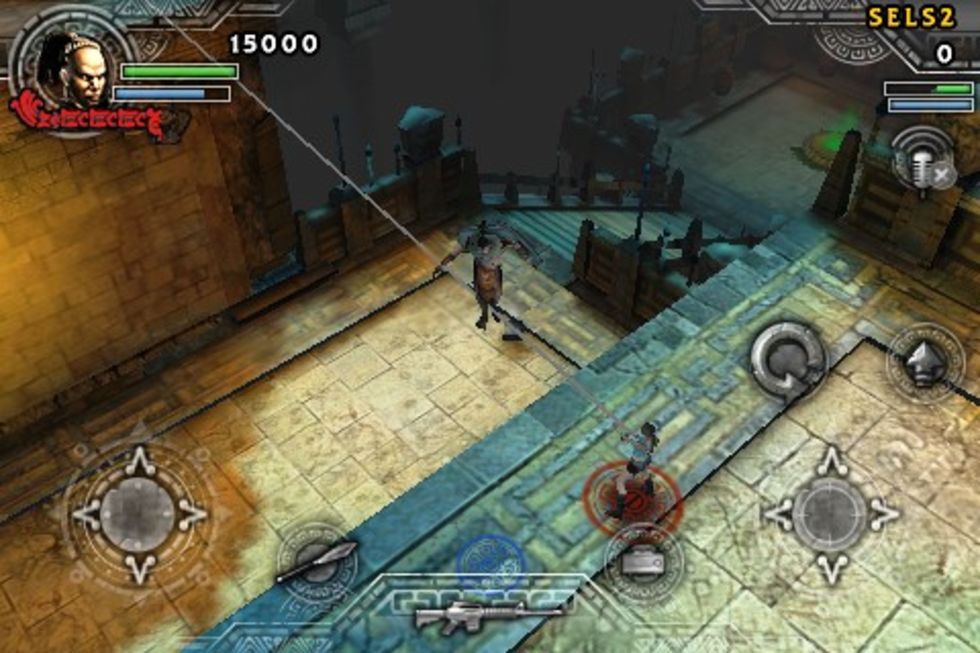This screenshot has height=653, width=980.
Task: Use the left movement directional pad
Action: pos(138,515)
